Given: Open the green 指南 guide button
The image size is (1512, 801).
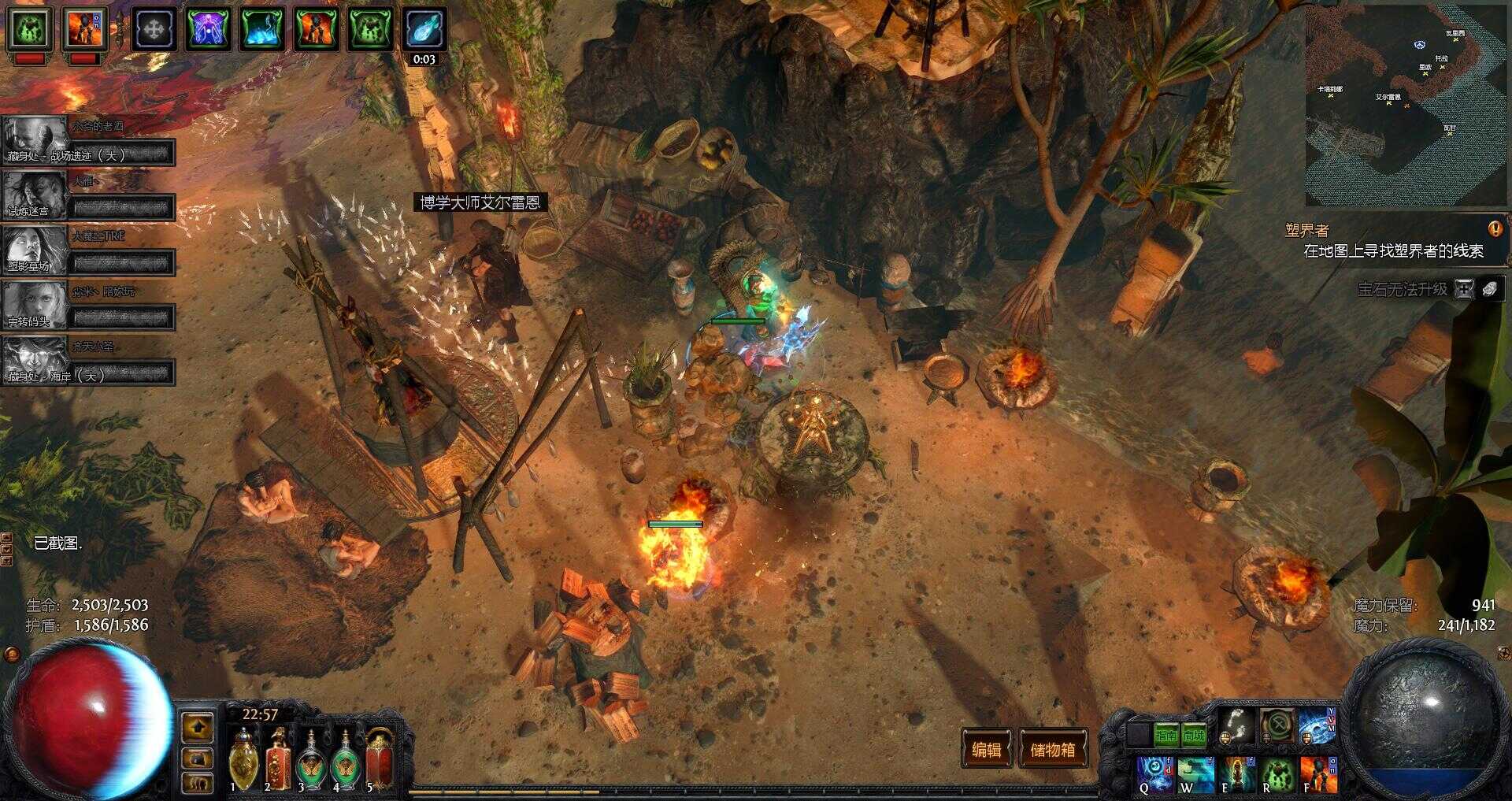Looking at the screenshot, I should tap(1165, 736).
